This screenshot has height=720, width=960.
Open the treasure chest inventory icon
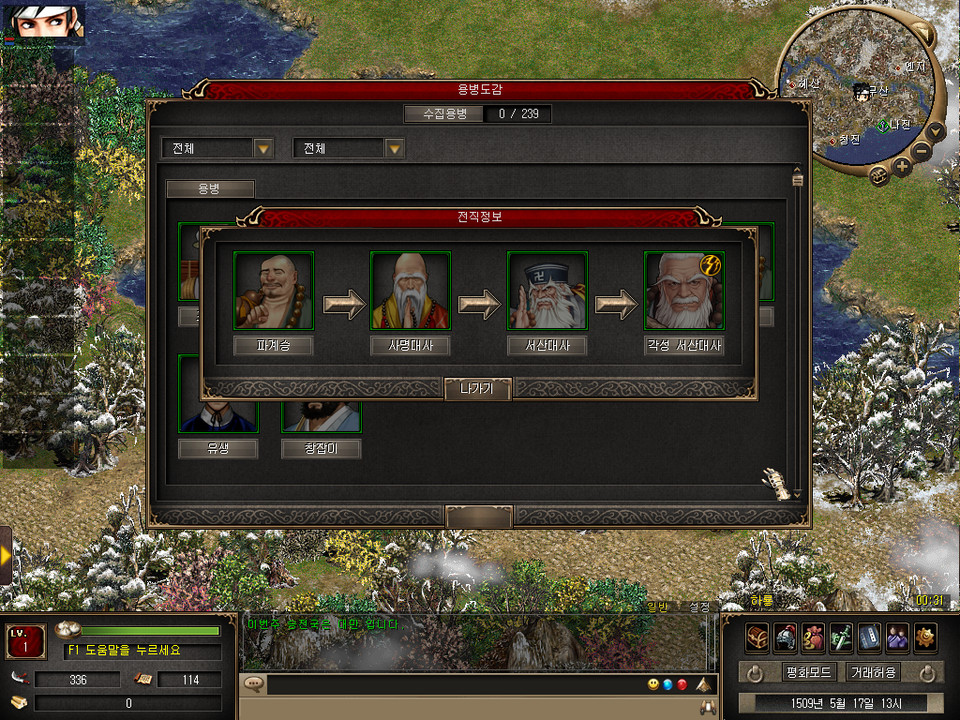pos(757,636)
